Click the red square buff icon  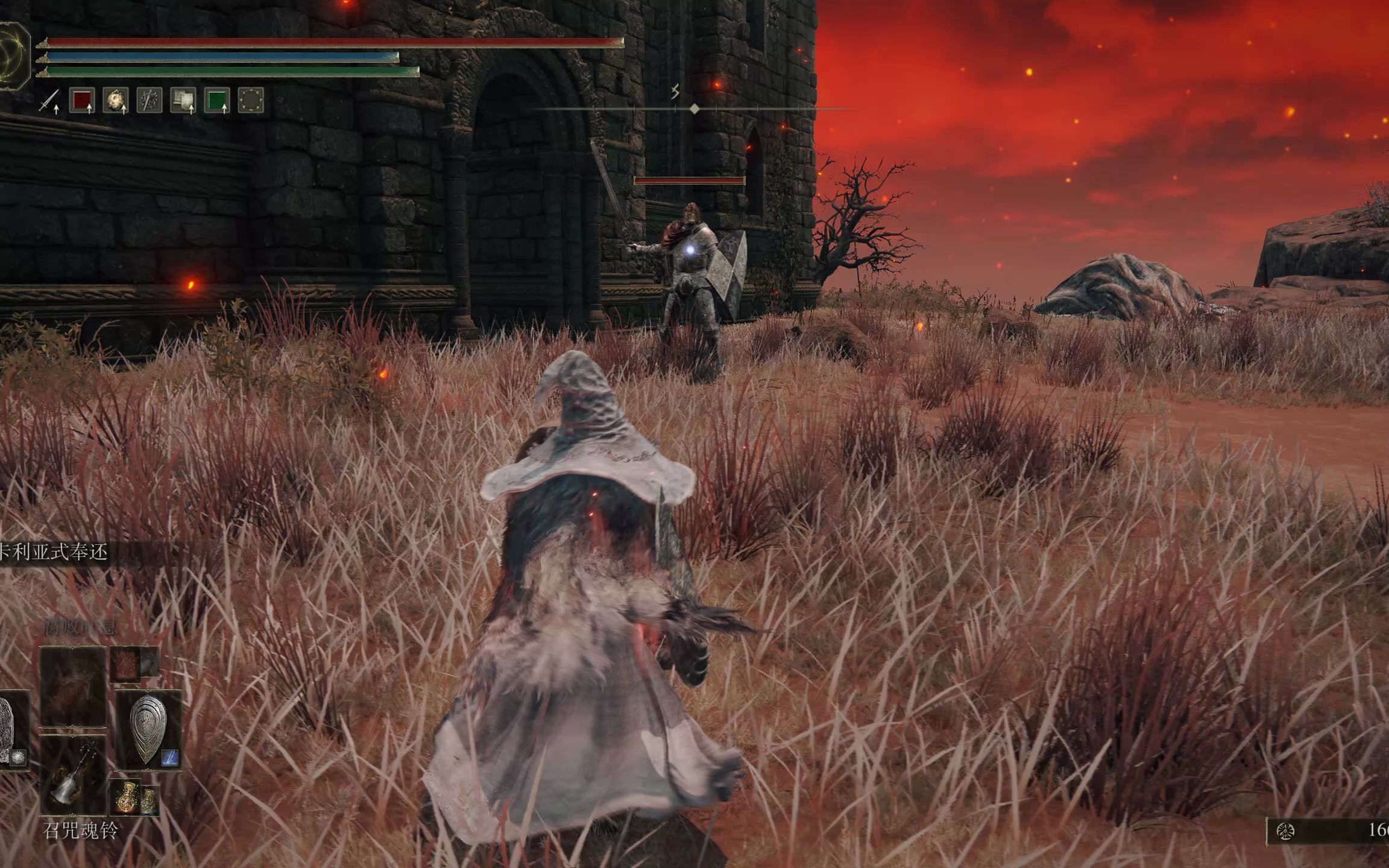(x=82, y=101)
